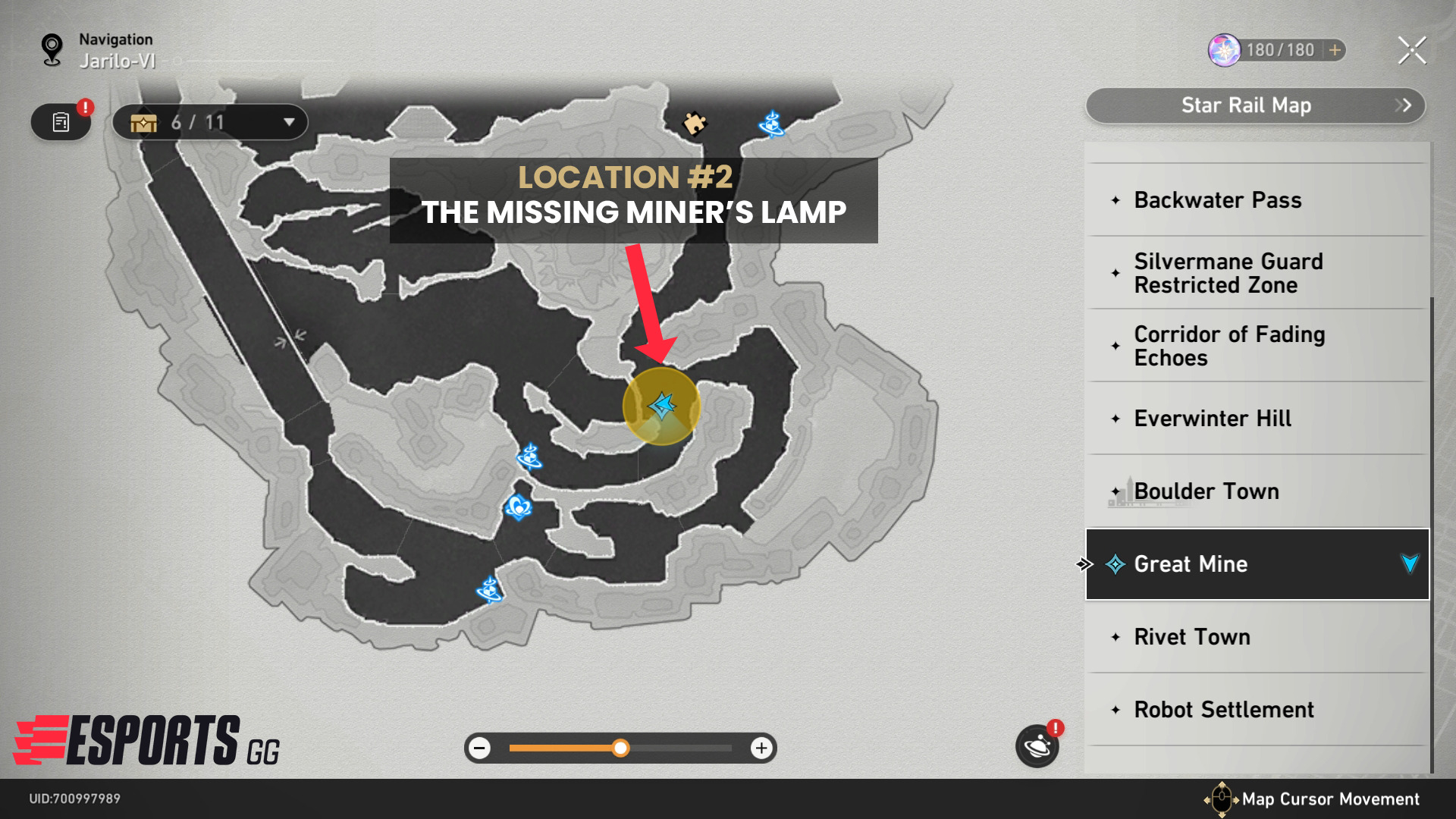Zoom in the map with plus button

[x=761, y=748]
